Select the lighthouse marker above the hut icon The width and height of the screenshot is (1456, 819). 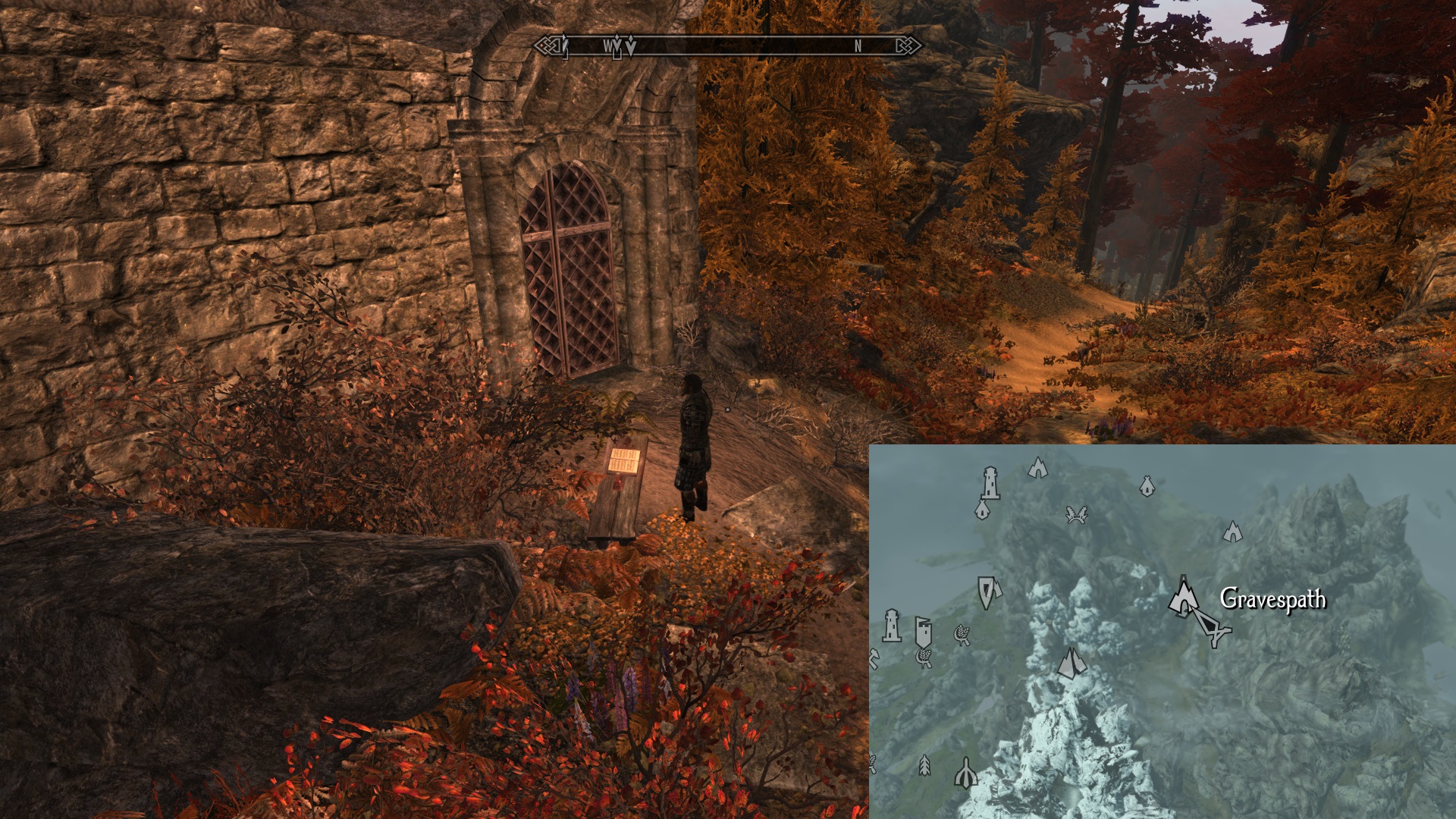(990, 482)
